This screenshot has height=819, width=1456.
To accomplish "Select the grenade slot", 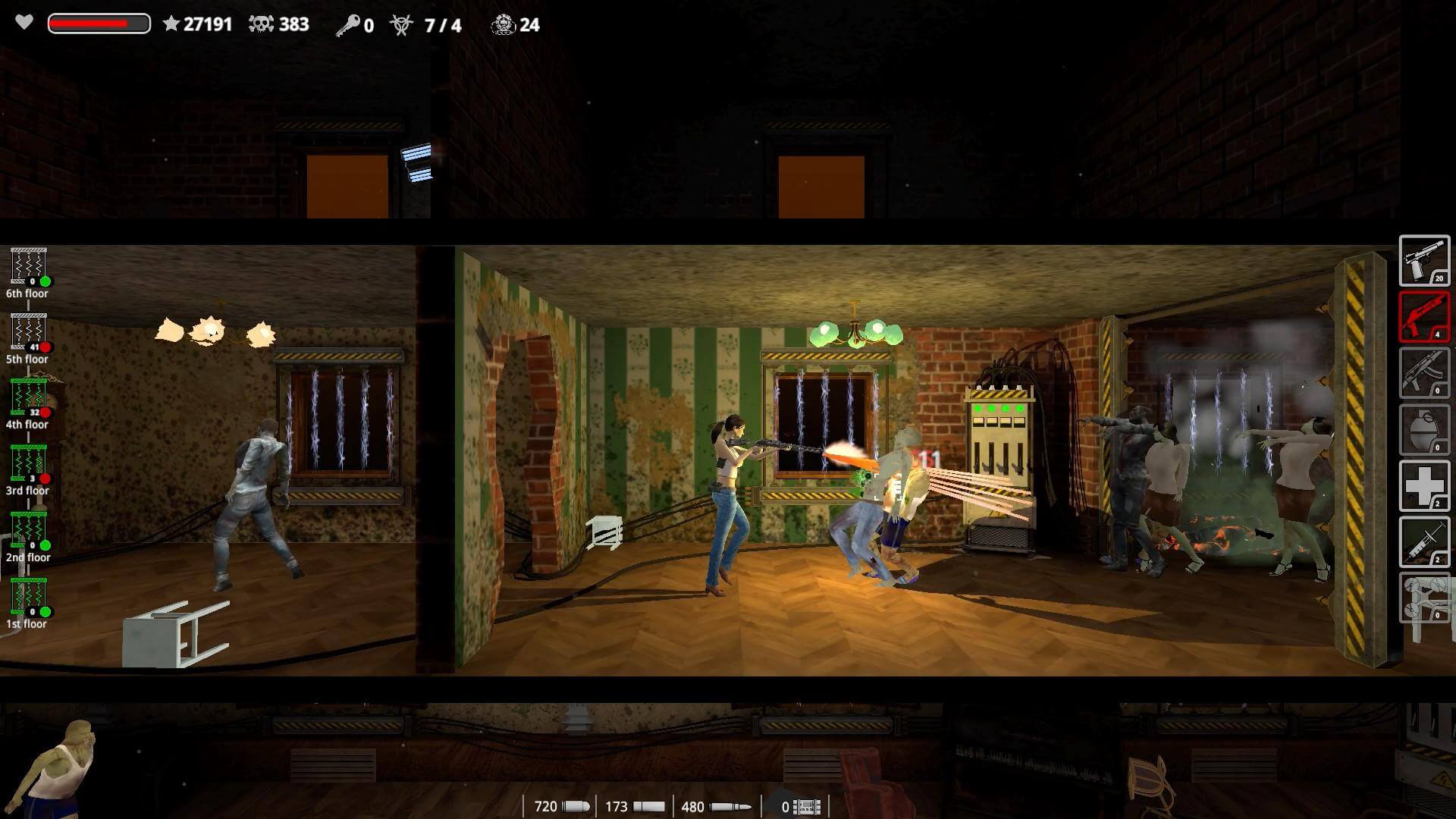I will point(1423,429).
